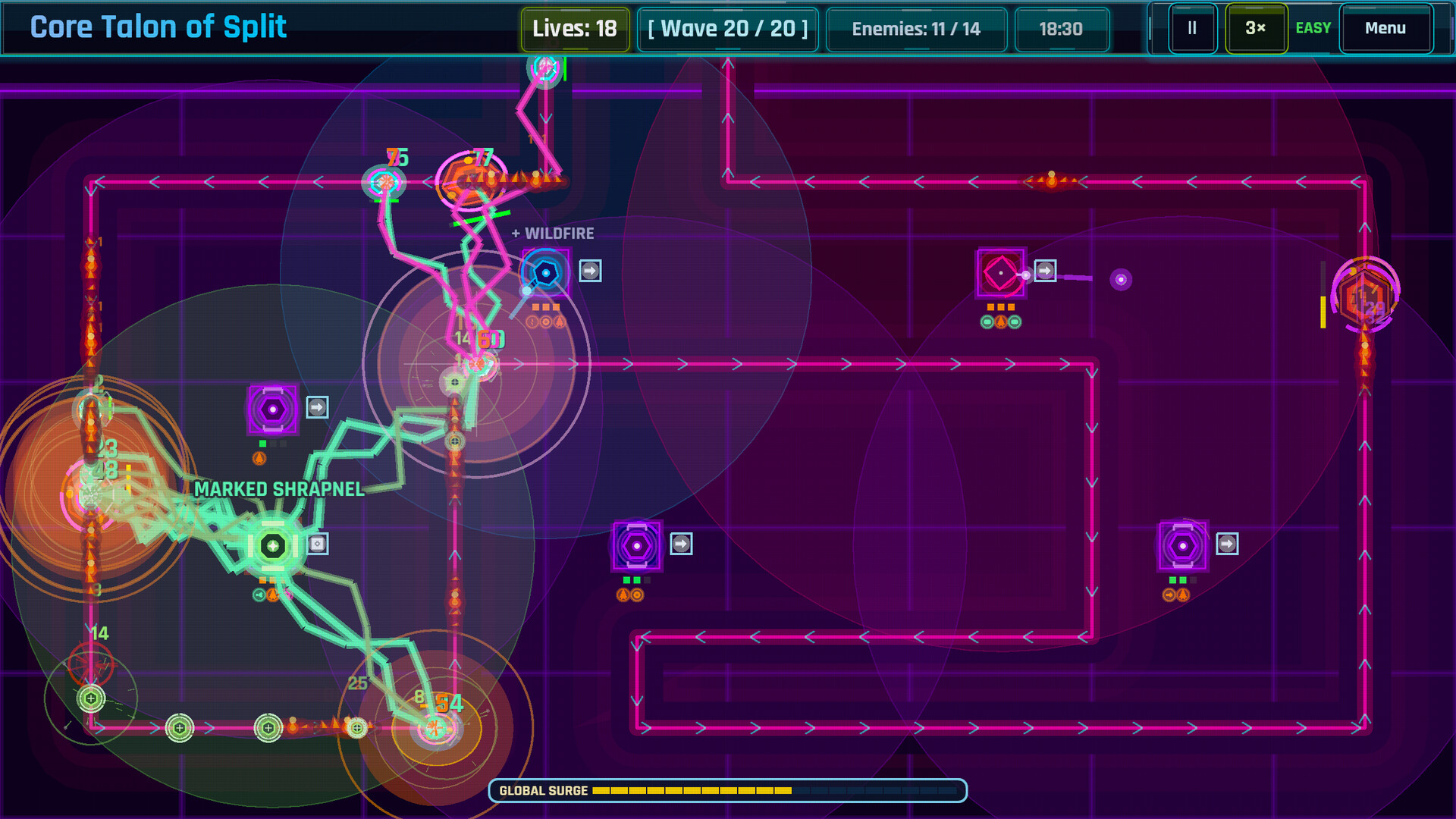Click the green plus tower near Marked Shrapnel
This screenshot has height=819, width=1456.
[x=271, y=543]
